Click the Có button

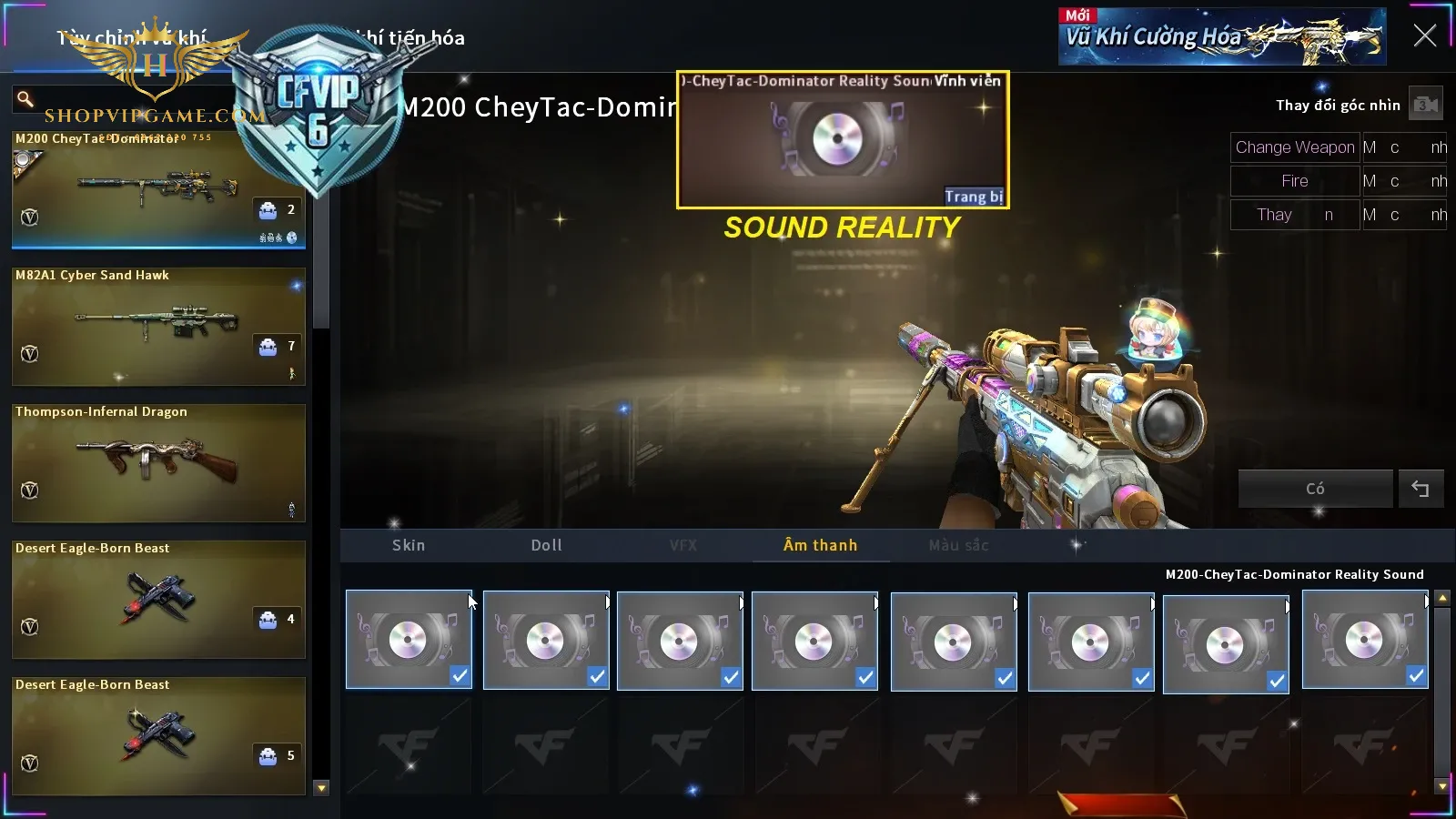[1315, 489]
